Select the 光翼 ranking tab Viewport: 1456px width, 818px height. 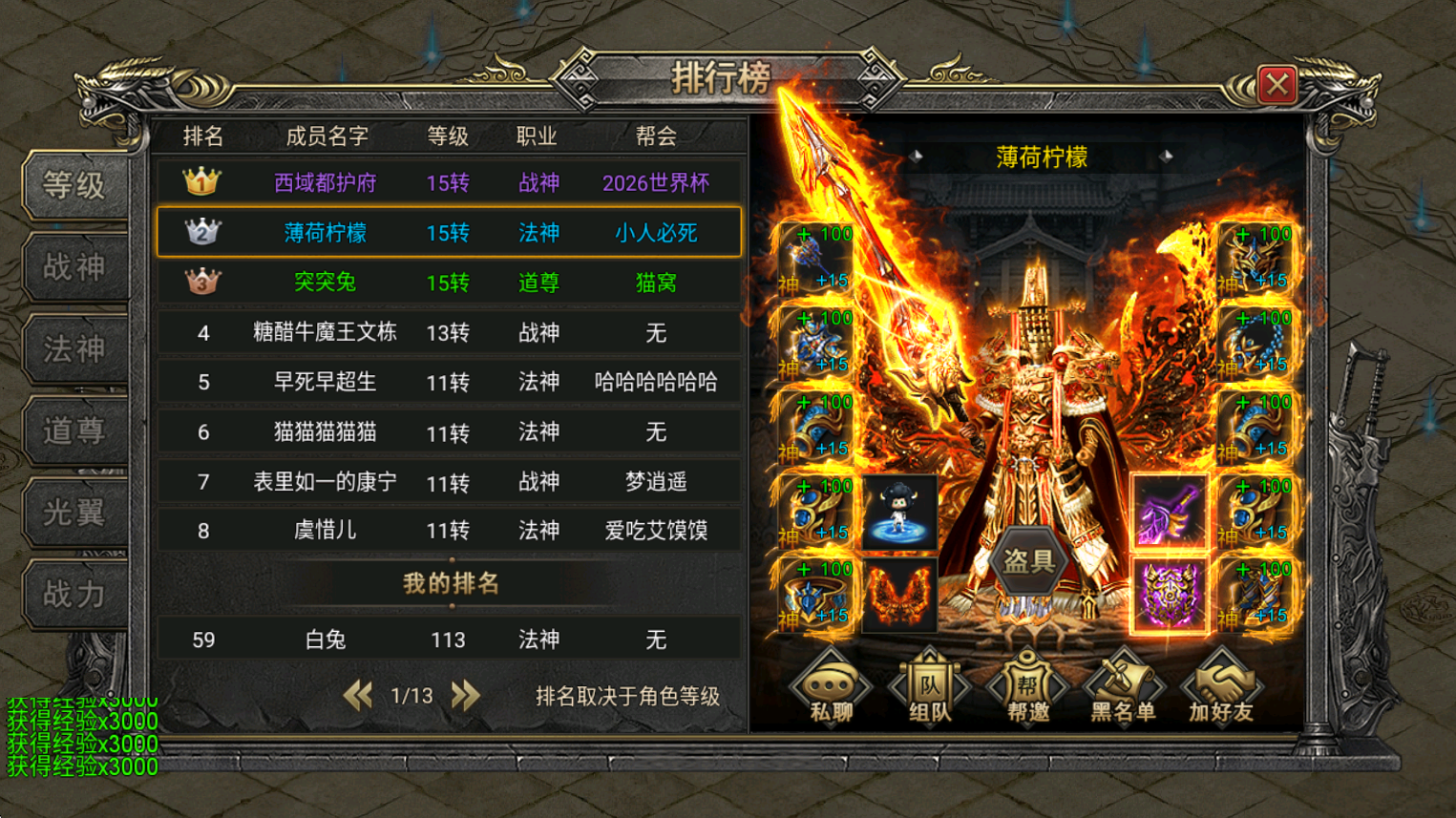74,513
